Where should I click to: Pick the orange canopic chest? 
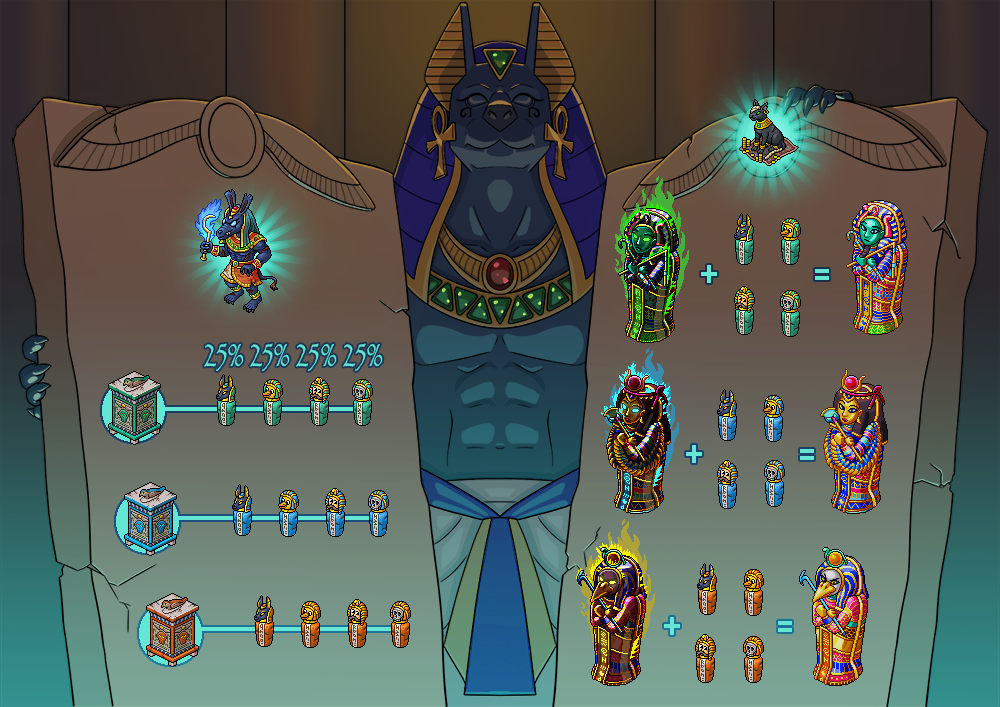coord(169,628)
